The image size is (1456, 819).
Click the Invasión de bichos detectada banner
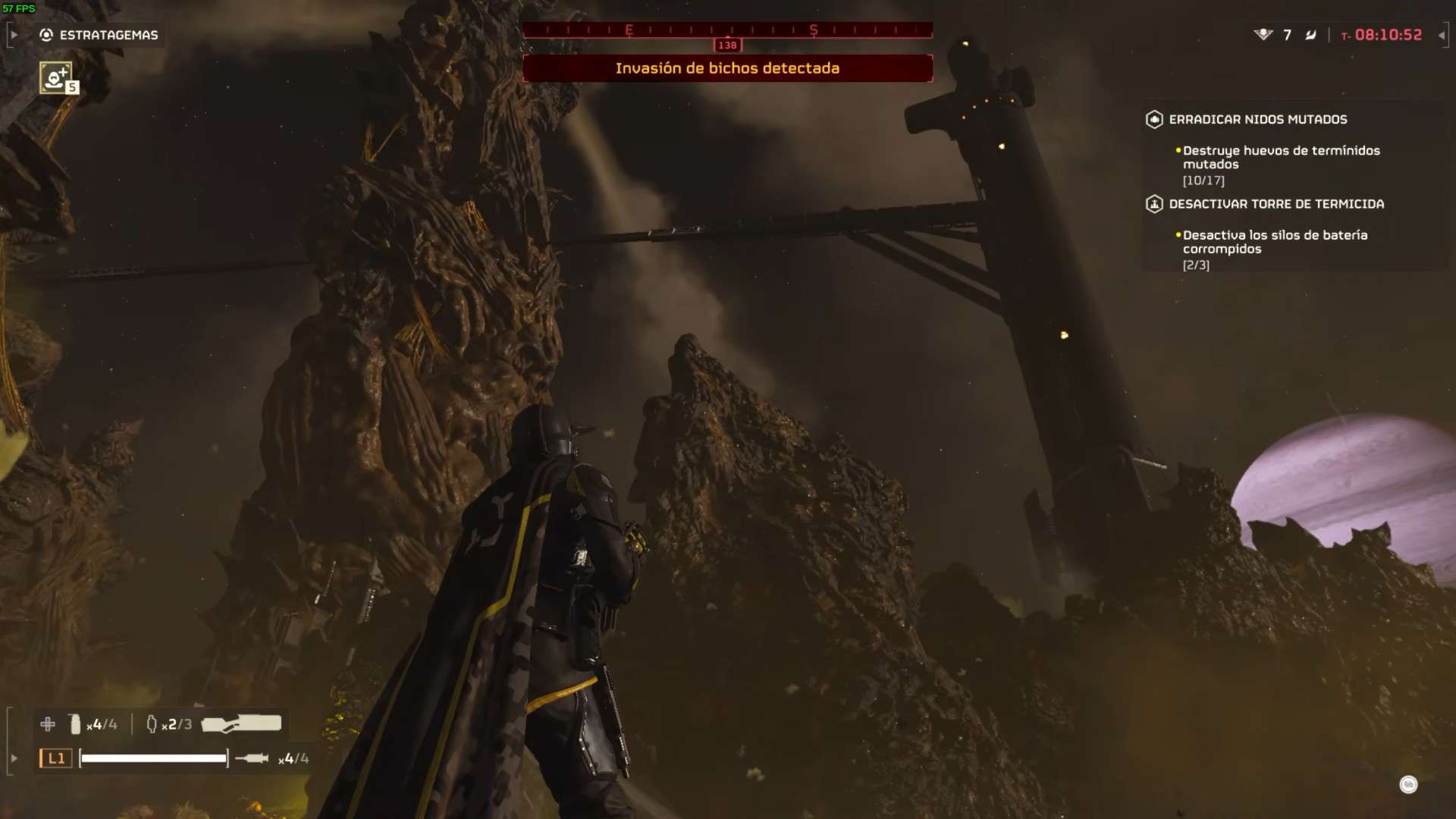pyautogui.click(x=726, y=68)
